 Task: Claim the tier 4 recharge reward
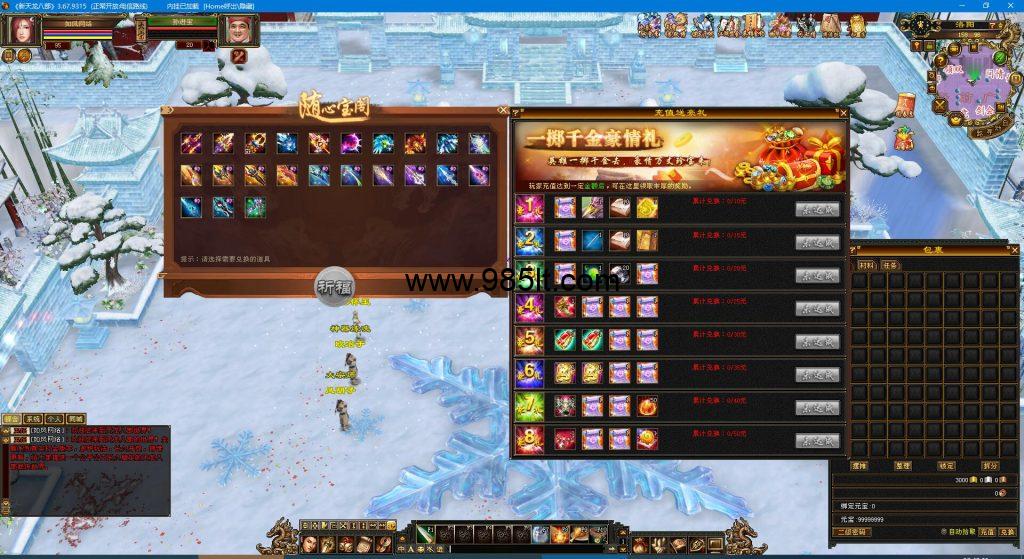point(817,308)
